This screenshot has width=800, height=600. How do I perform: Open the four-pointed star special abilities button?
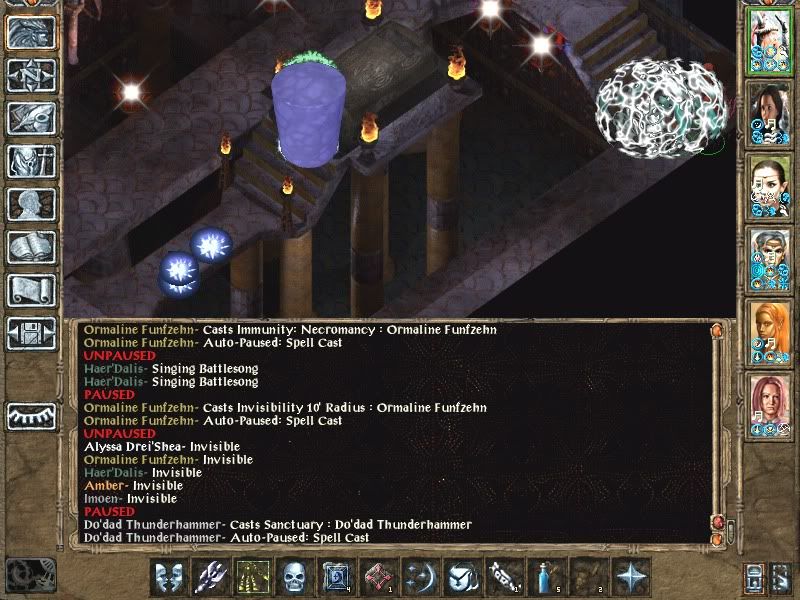[631, 577]
